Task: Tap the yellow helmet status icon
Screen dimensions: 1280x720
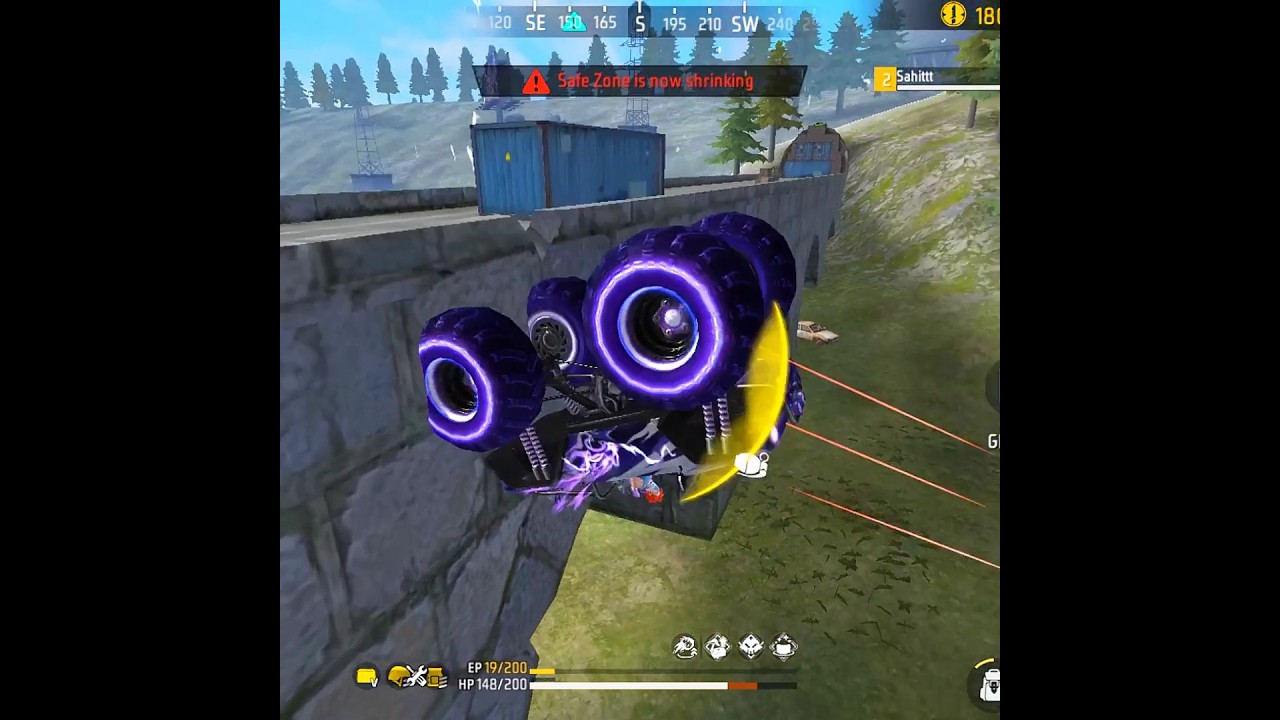Action: click(399, 677)
